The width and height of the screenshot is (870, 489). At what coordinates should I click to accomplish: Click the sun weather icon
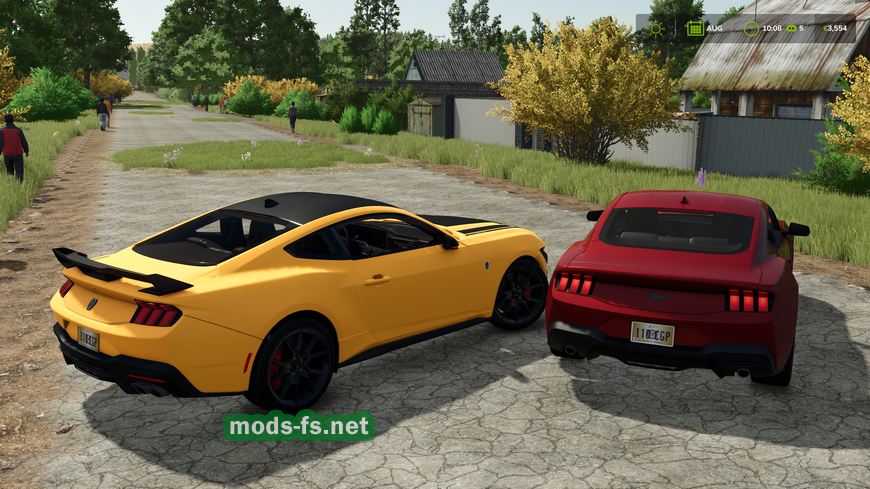coord(656,28)
